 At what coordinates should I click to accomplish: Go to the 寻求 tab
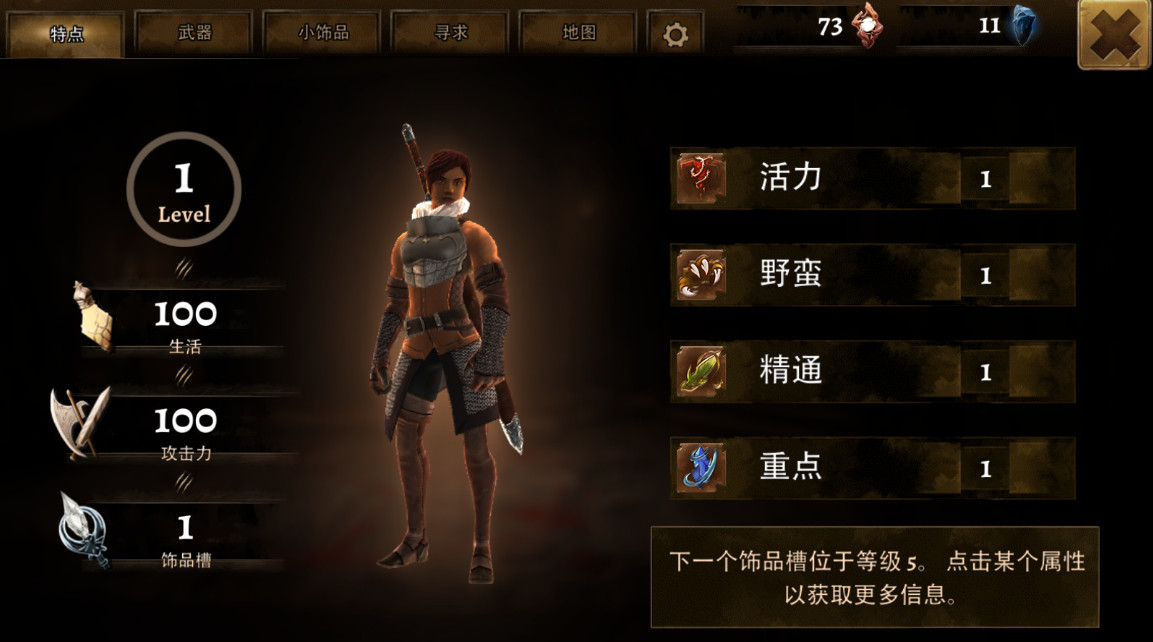(450, 33)
